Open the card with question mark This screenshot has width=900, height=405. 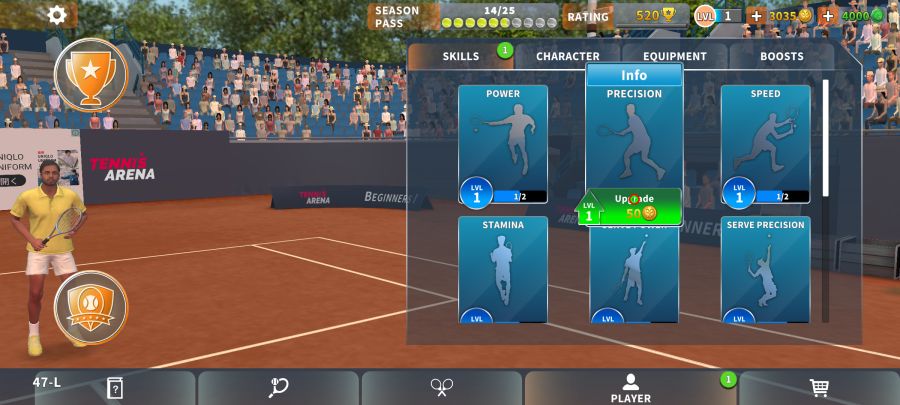pyautogui.click(x=115, y=387)
